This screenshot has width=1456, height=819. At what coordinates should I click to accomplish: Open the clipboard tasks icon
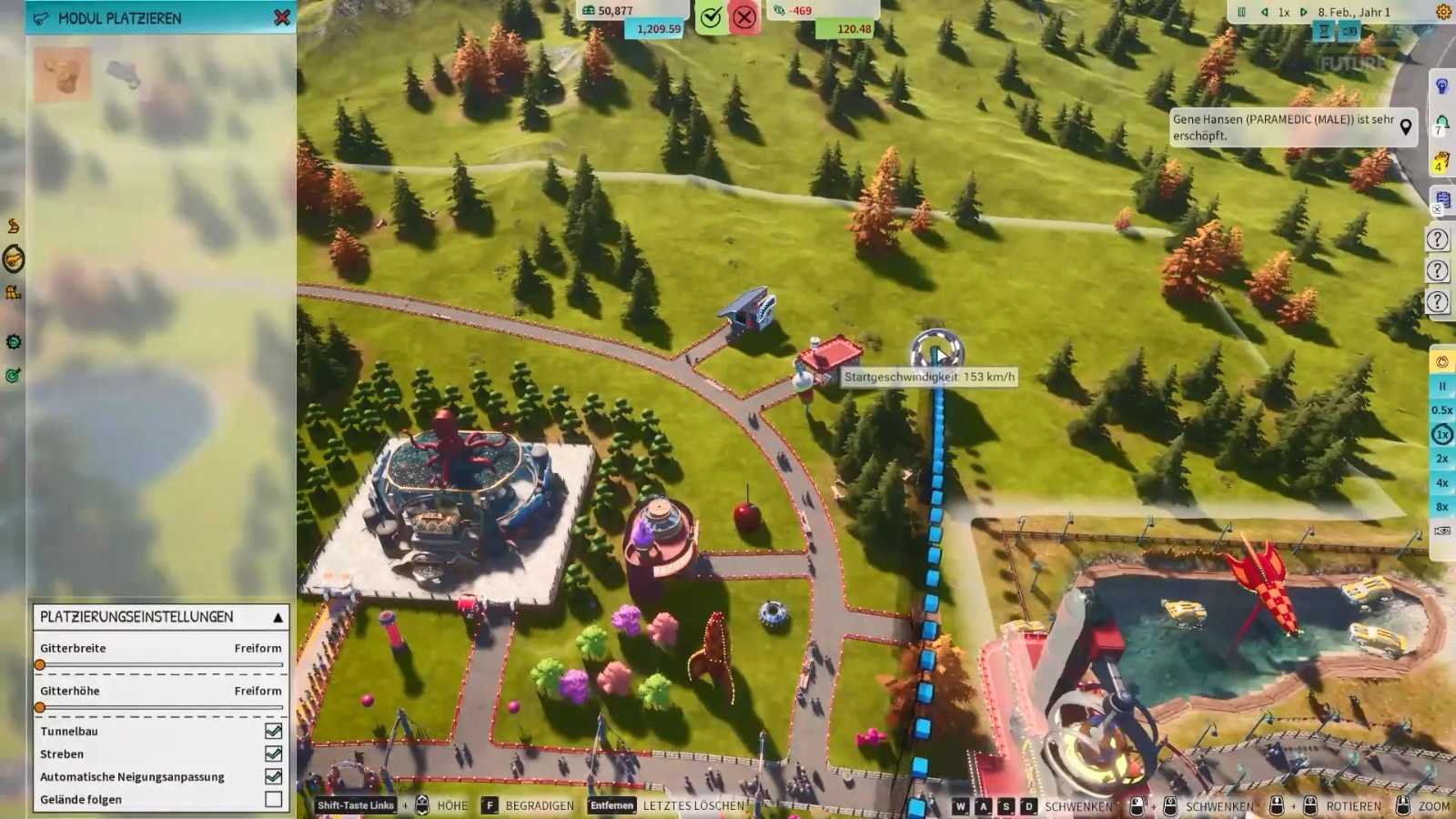(1442, 200)
